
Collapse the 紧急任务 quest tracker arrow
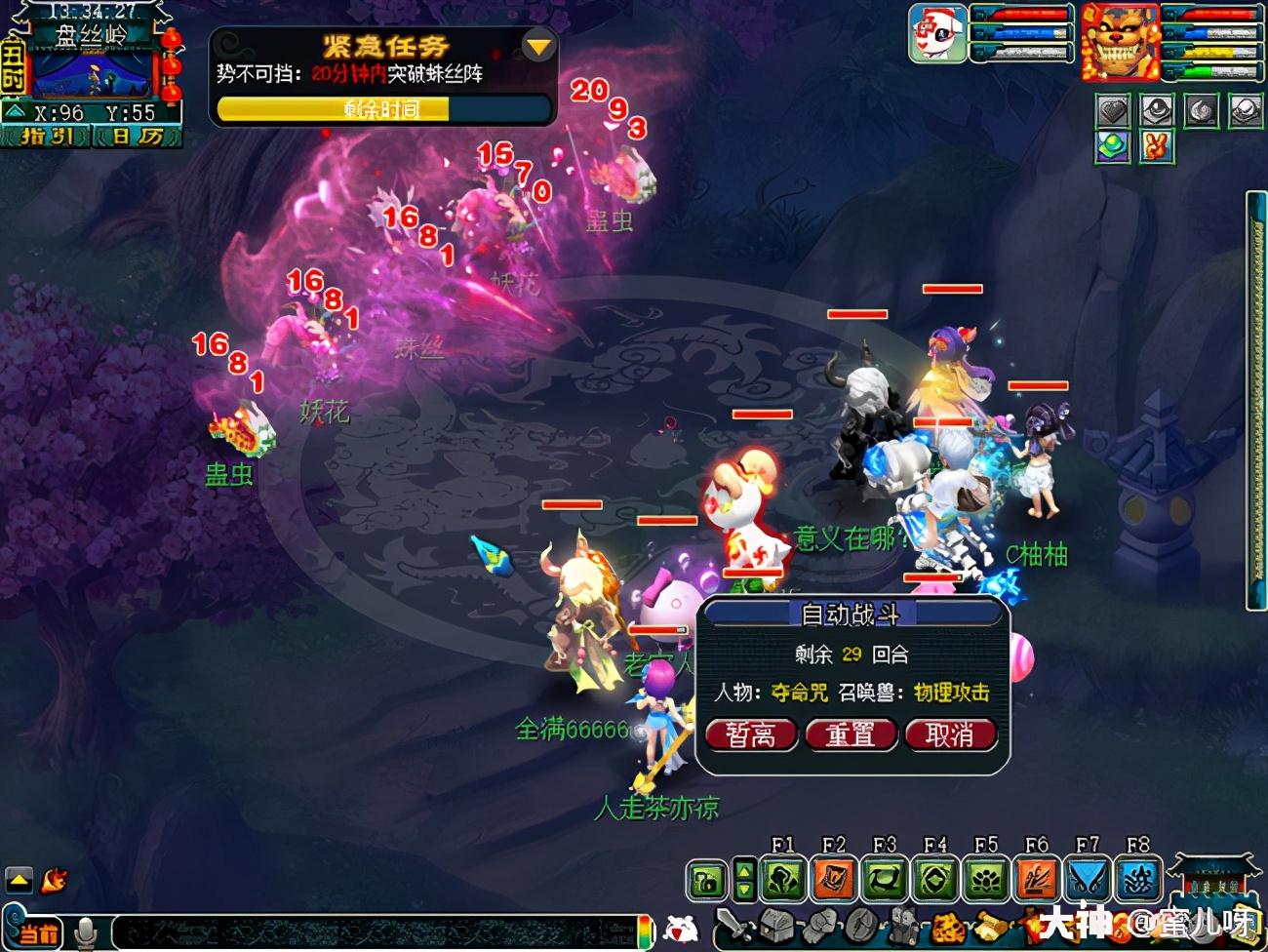point(537,46)
